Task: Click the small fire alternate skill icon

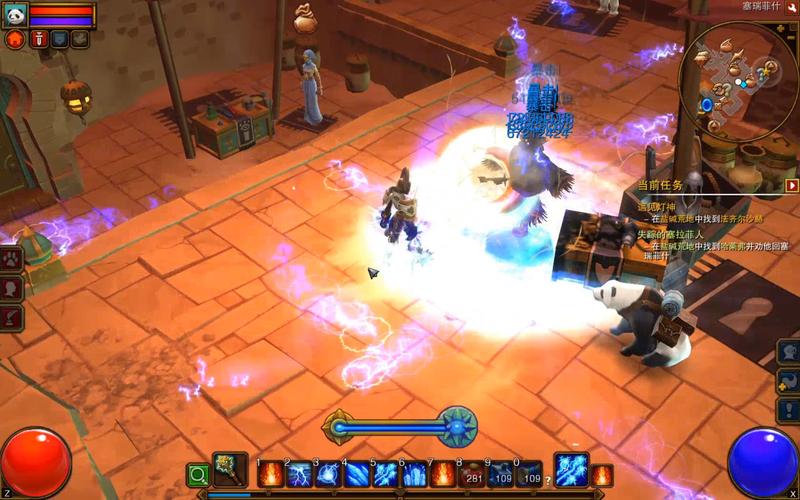Action: click(x=602, y=474)
